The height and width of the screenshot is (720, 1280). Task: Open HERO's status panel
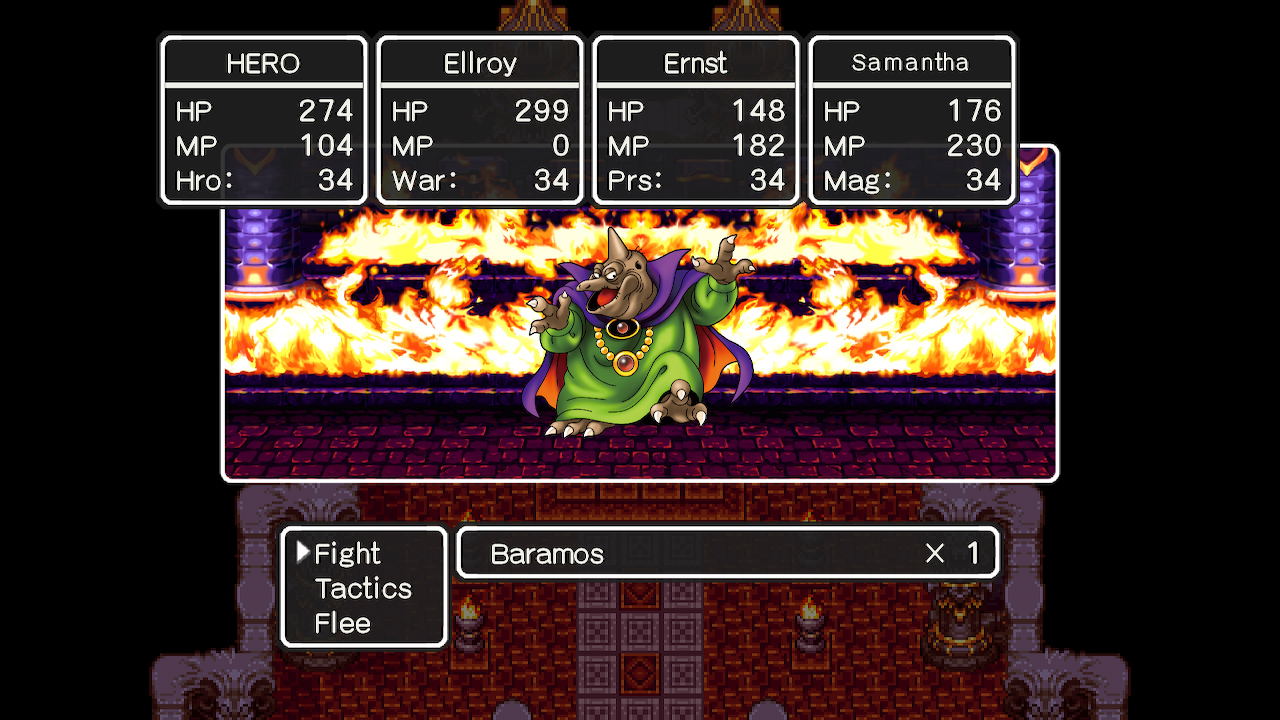(262, 62)
